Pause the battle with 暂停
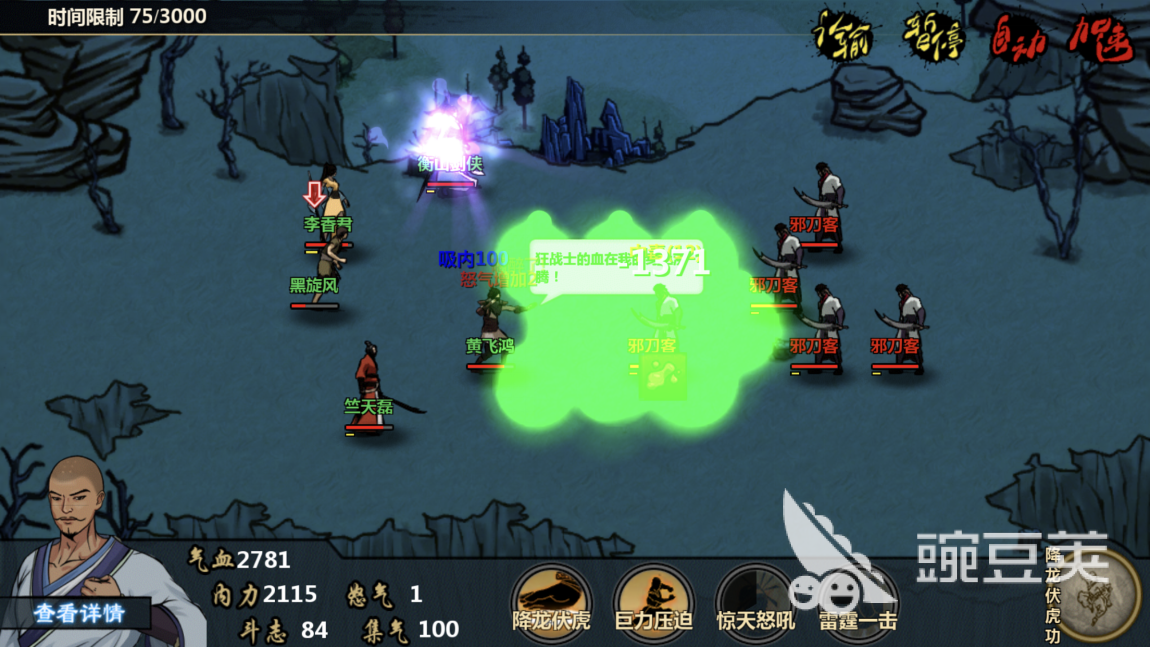The height and width of the screenshot is (647, 1150). tap(933, 38)
